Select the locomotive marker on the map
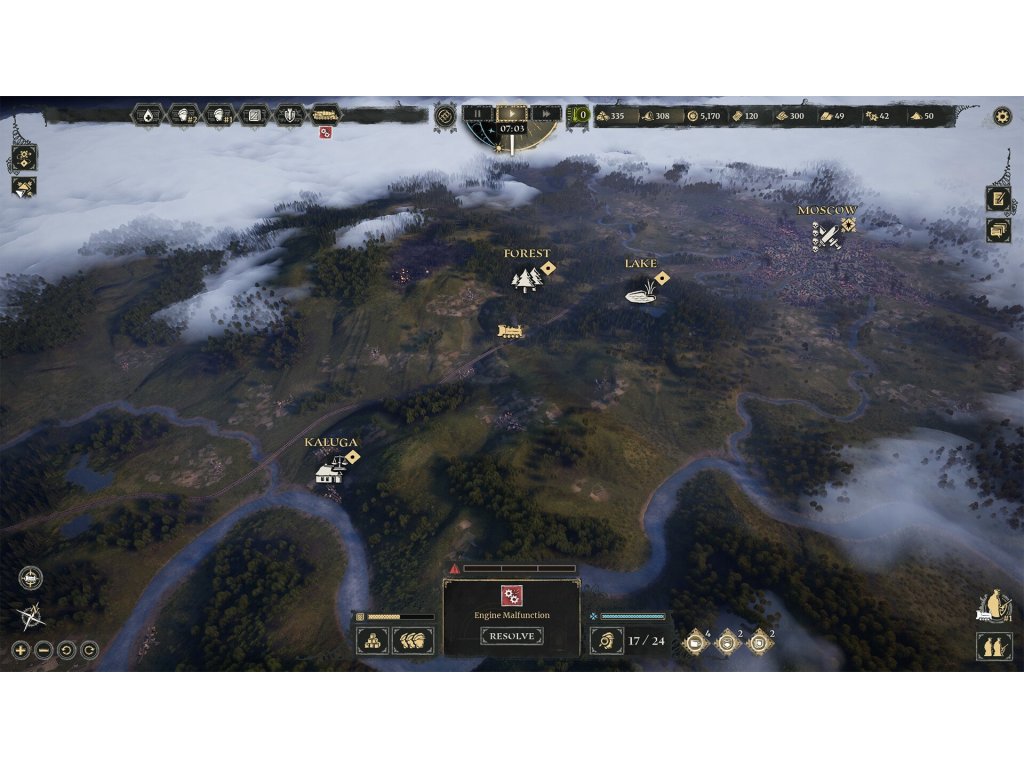This screenshot has width=1024, height=768. point(510,331)
